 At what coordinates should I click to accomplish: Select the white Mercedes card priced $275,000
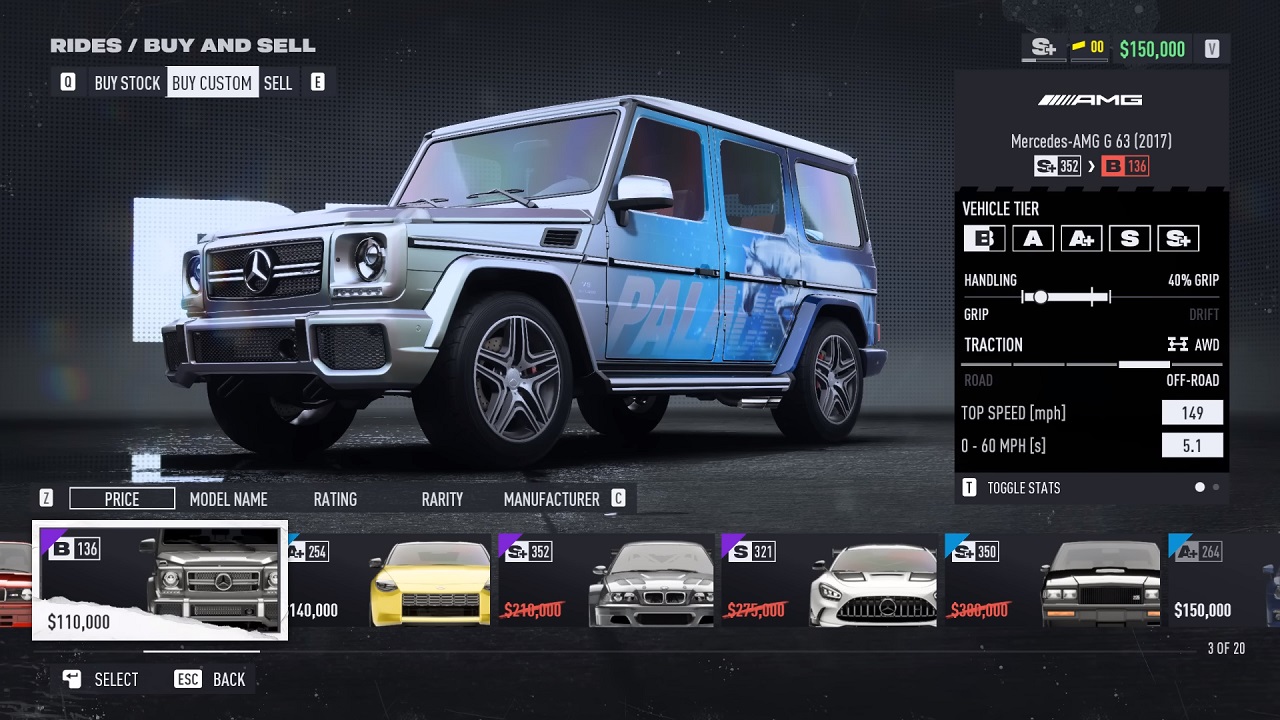tap(830, 582)
